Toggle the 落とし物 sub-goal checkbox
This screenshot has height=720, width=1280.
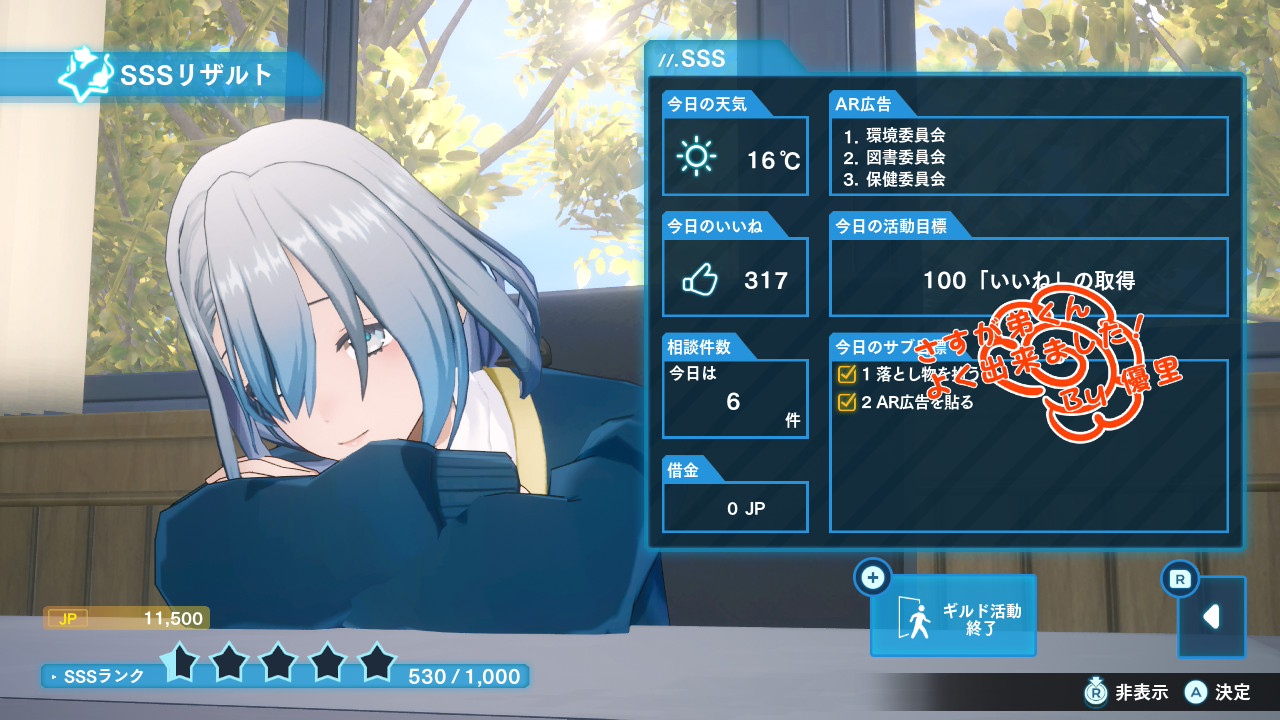click(846, 375)
